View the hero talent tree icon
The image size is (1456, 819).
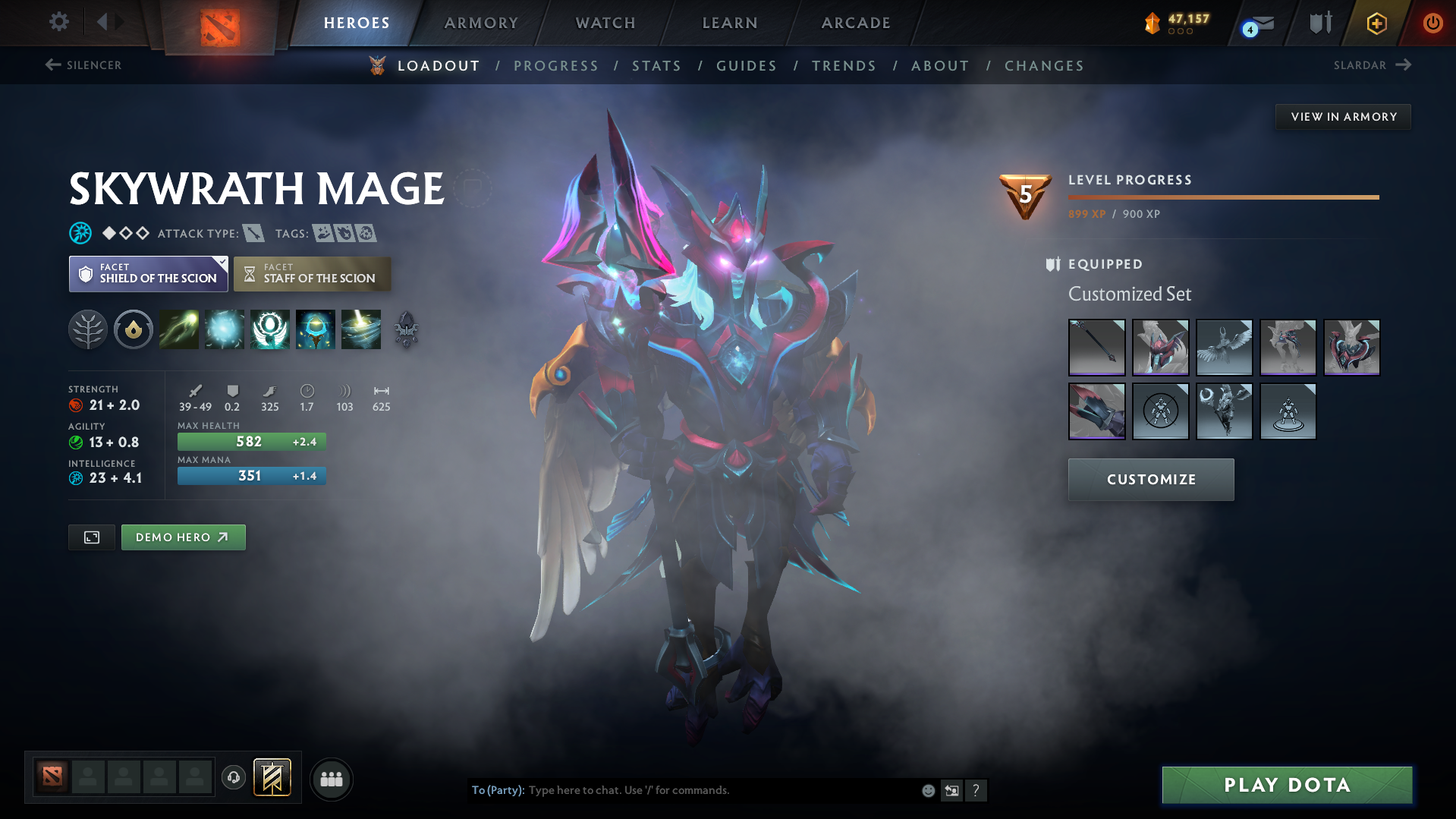point(88,329)
